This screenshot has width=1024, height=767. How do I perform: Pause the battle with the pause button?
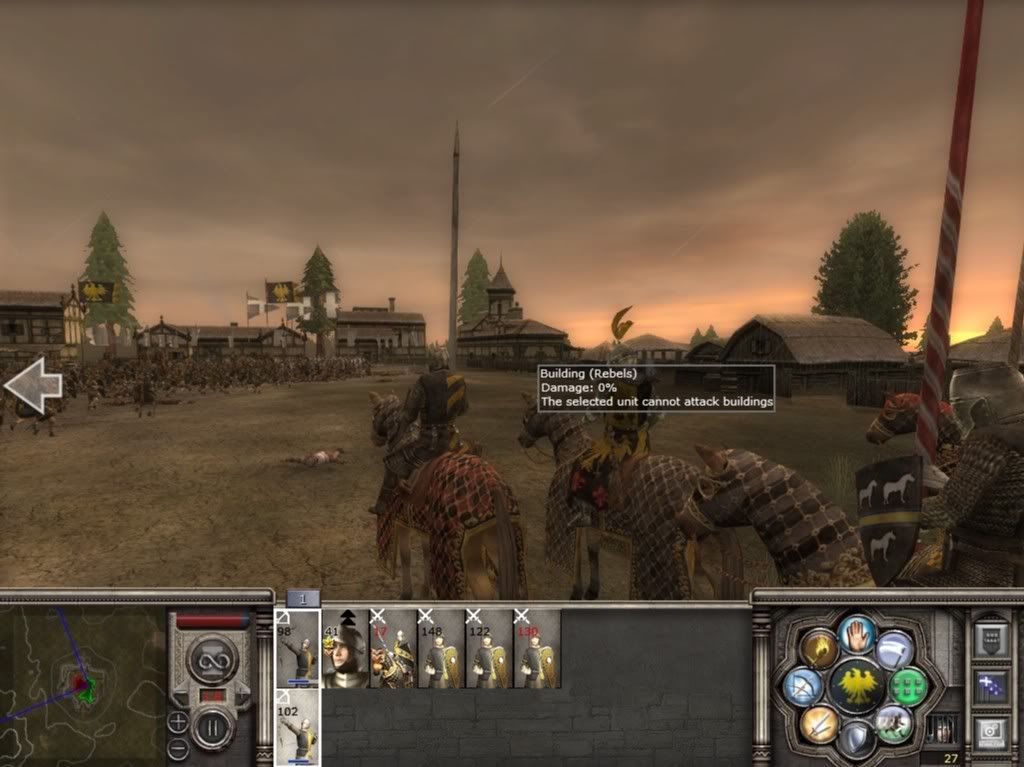click(212, 728)
